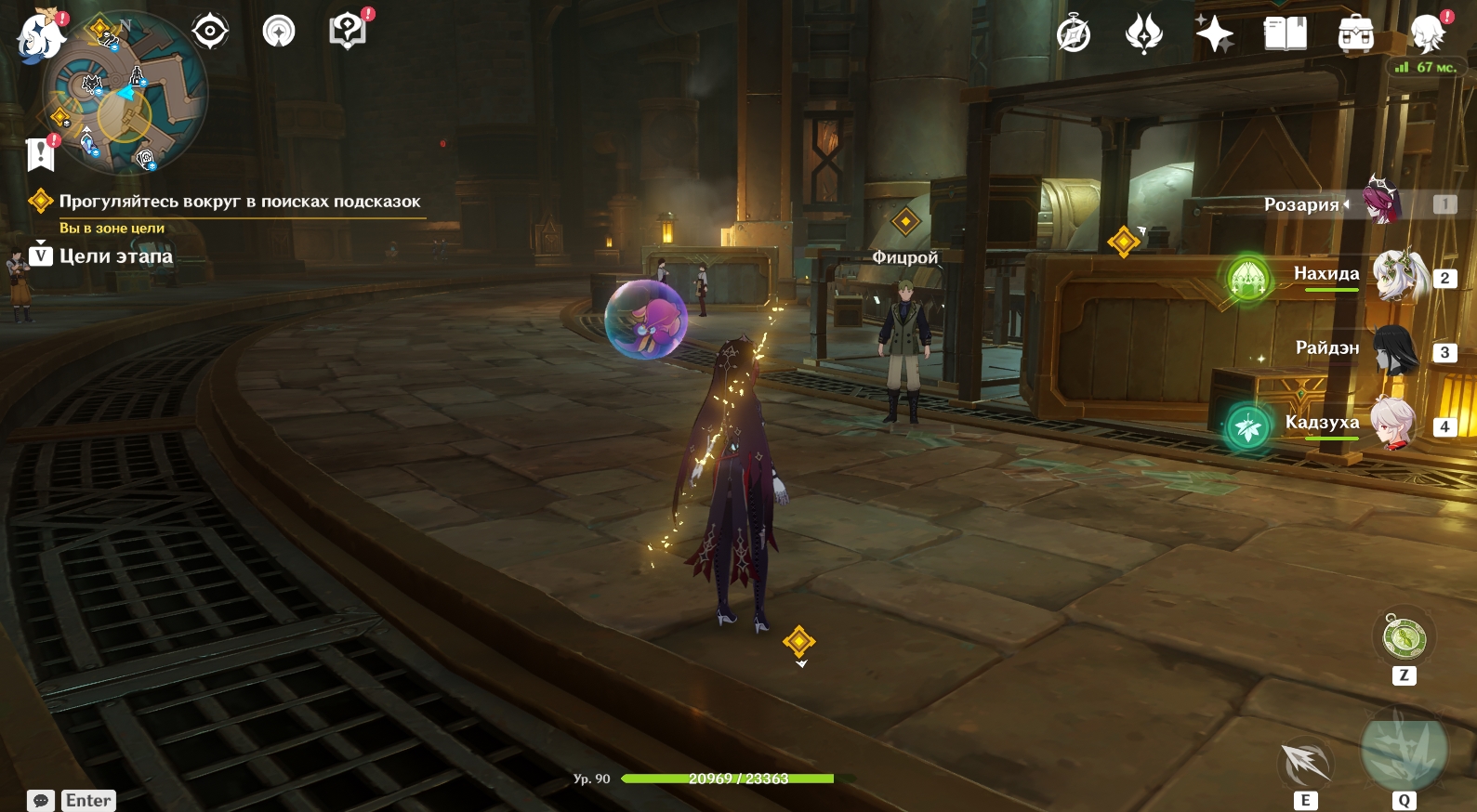The image size is (1477, 812).
Task: Select the quest tracker 'Прогуляйтесь вокруг в поисках подсказок'
Action: [240, 202]
